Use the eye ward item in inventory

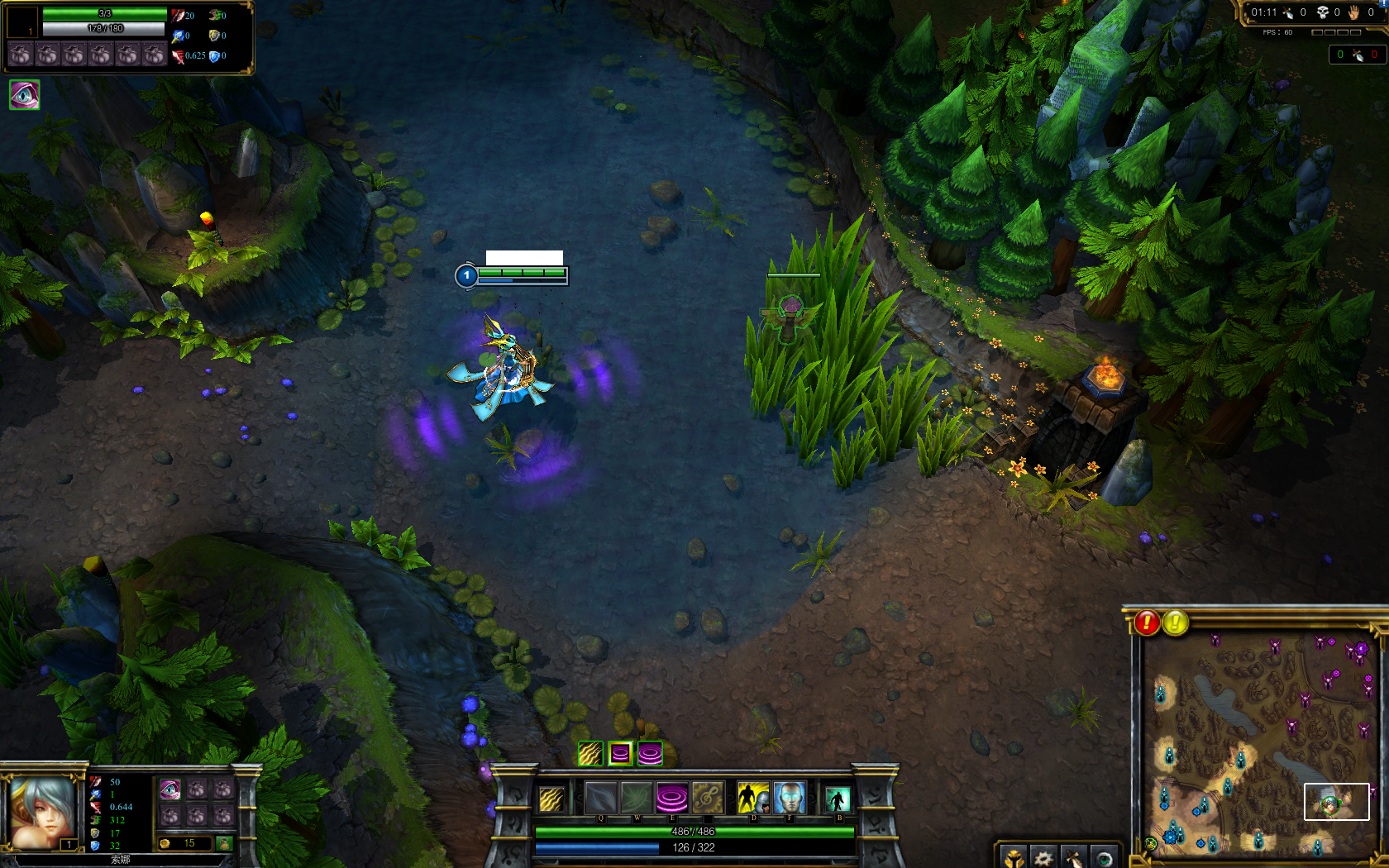pos(169,789)
